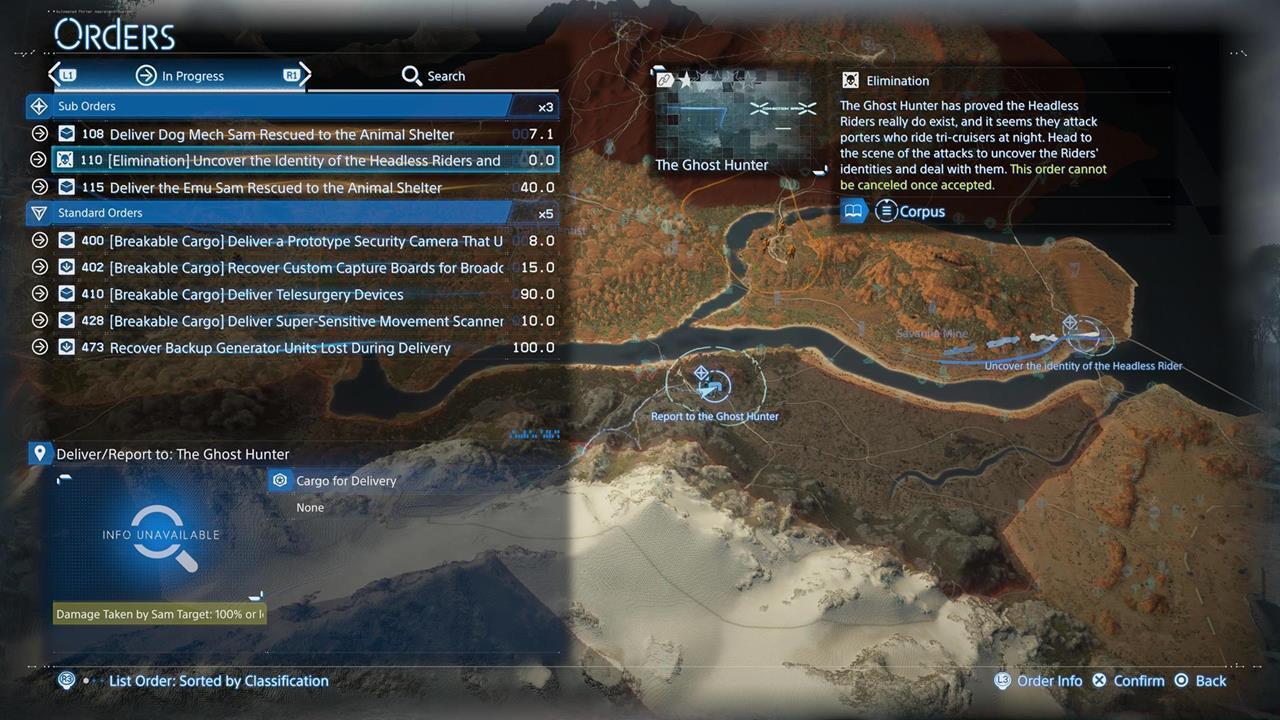This screenshot has width=1280, height=720.
Task: Click the Corpus emblem icon in the details panel
Action: (x=886, y=211)
